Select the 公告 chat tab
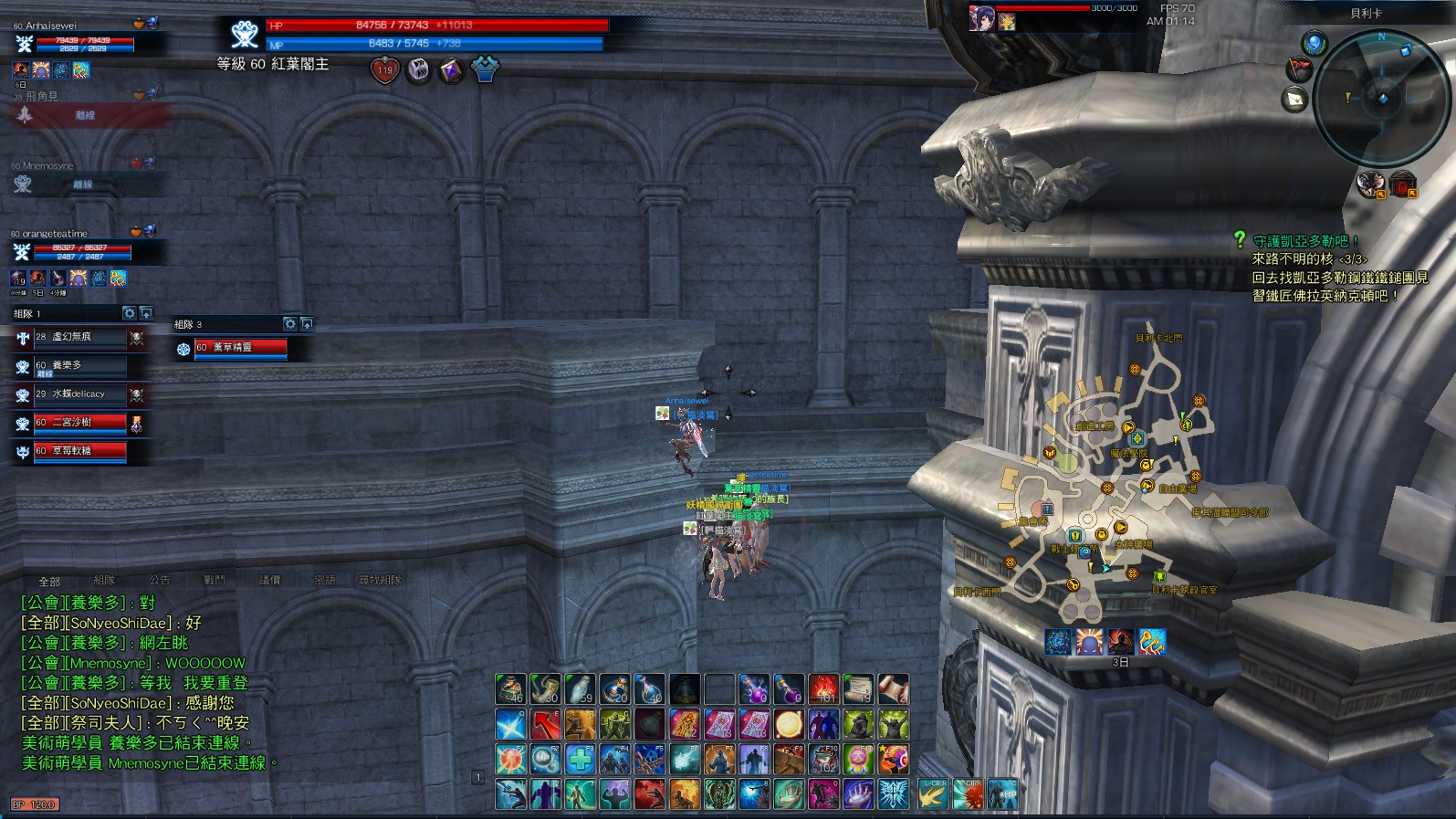Image resolution: width=1456 pixels, height=819 pixels. [x=160, y=580]
